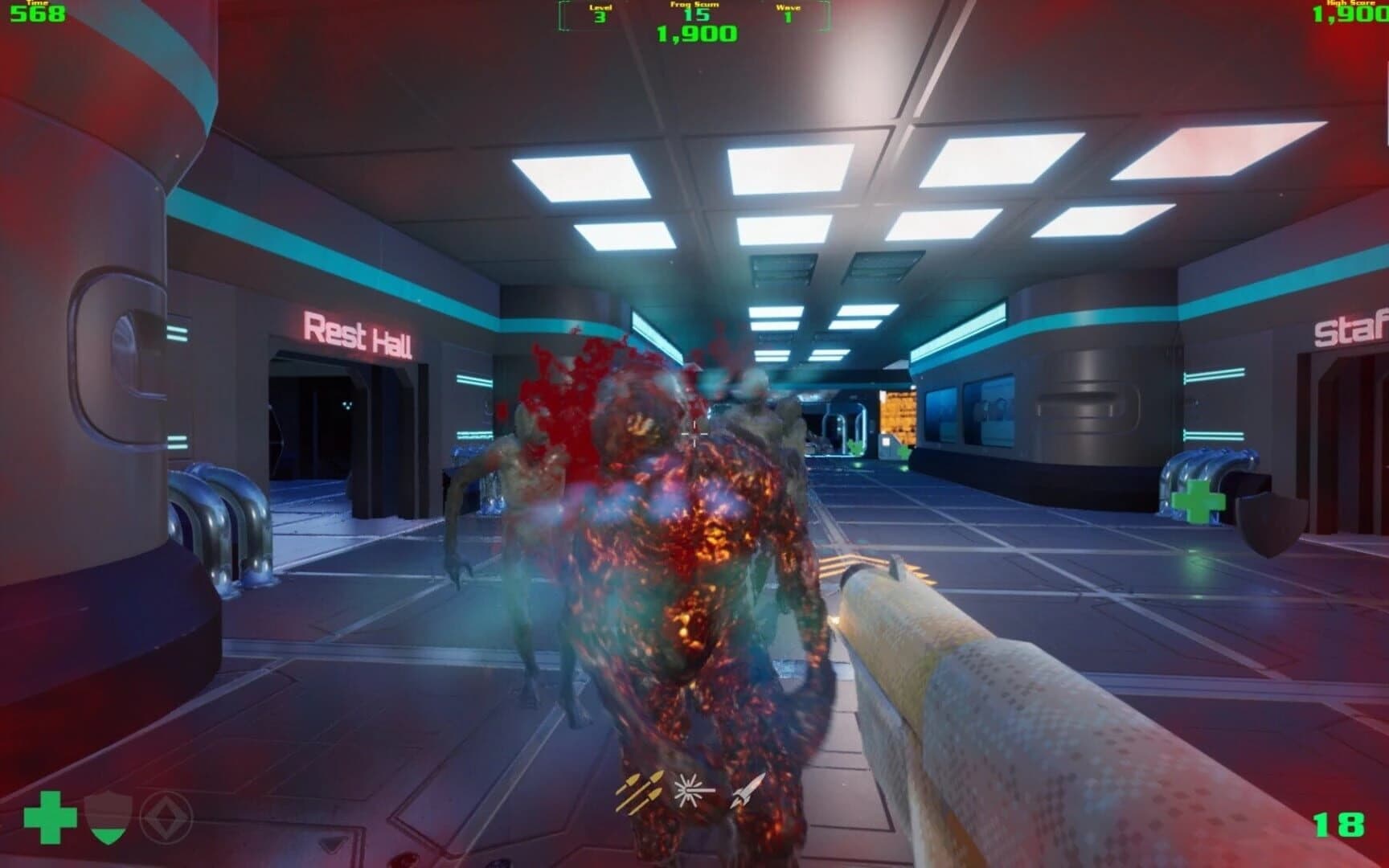
Task: Toggle the diamond special-weapon indicator
Action: pos(166,817)
